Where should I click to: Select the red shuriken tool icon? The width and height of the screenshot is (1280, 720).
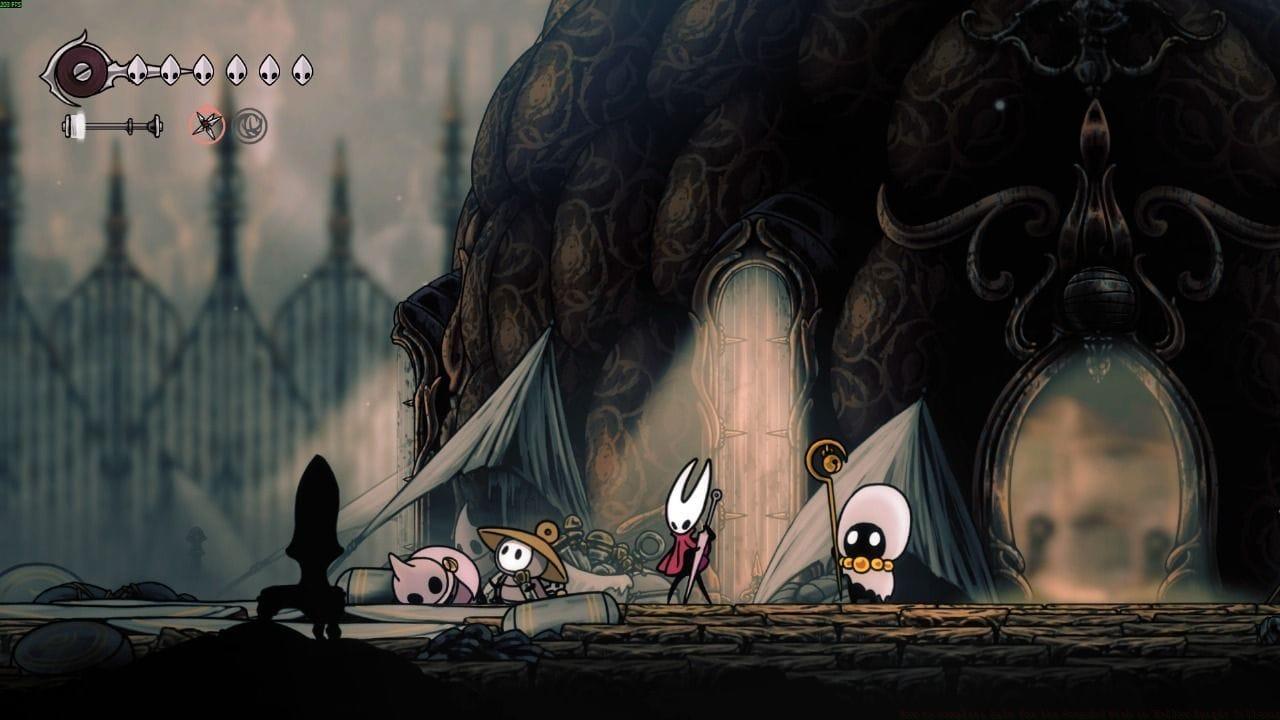click(208, 126)
